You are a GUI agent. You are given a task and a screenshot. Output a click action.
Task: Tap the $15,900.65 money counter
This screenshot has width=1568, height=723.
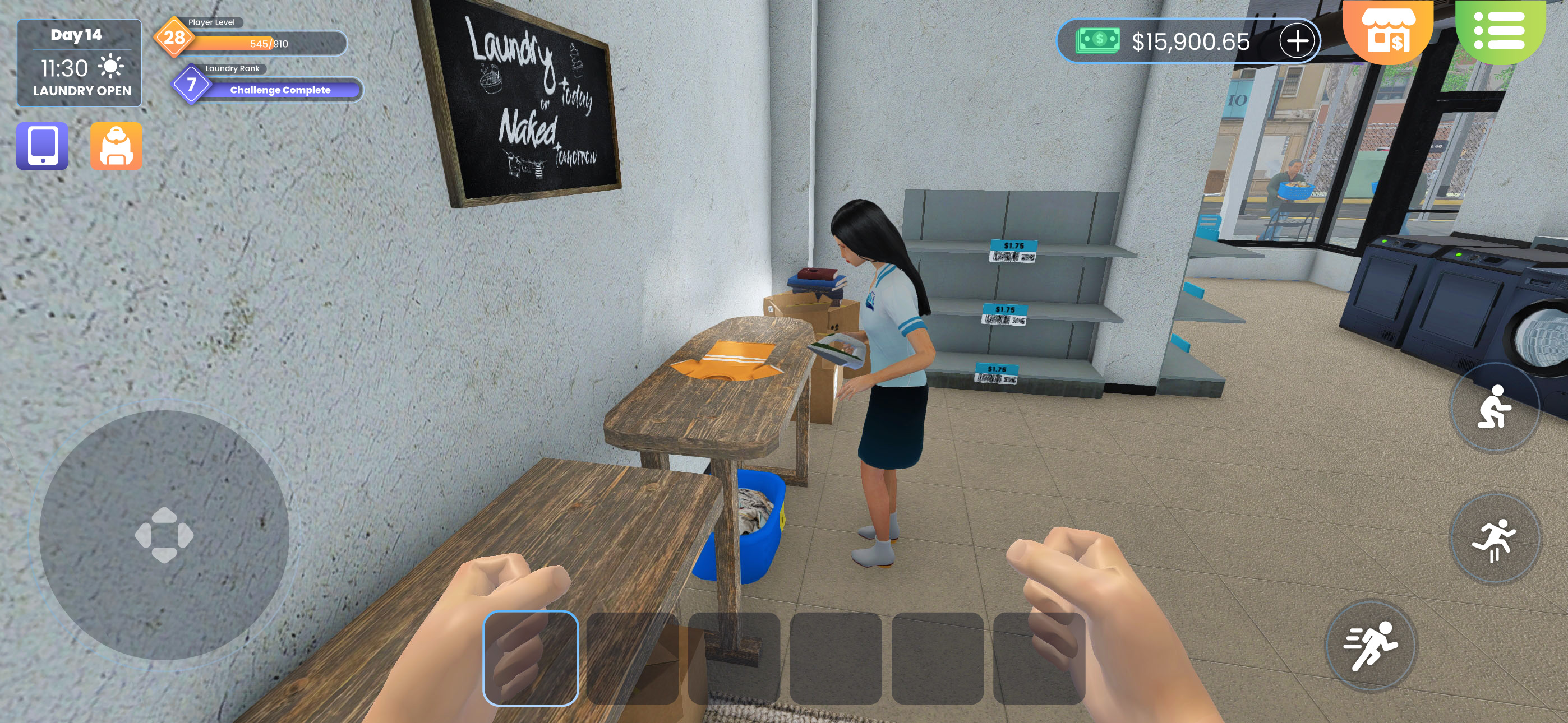click(x=1191, y=41)
